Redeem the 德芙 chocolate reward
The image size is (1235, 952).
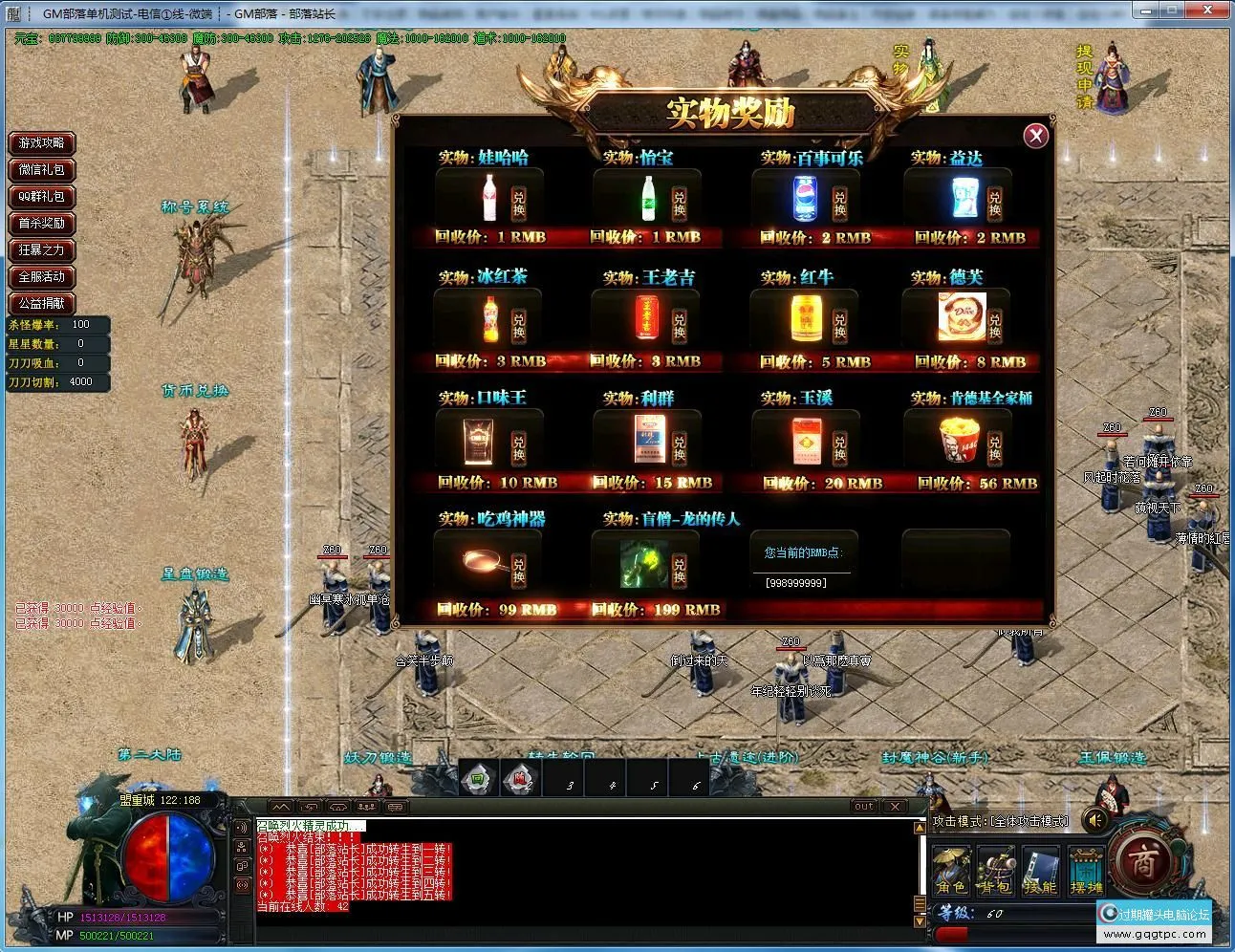point(994,324)
